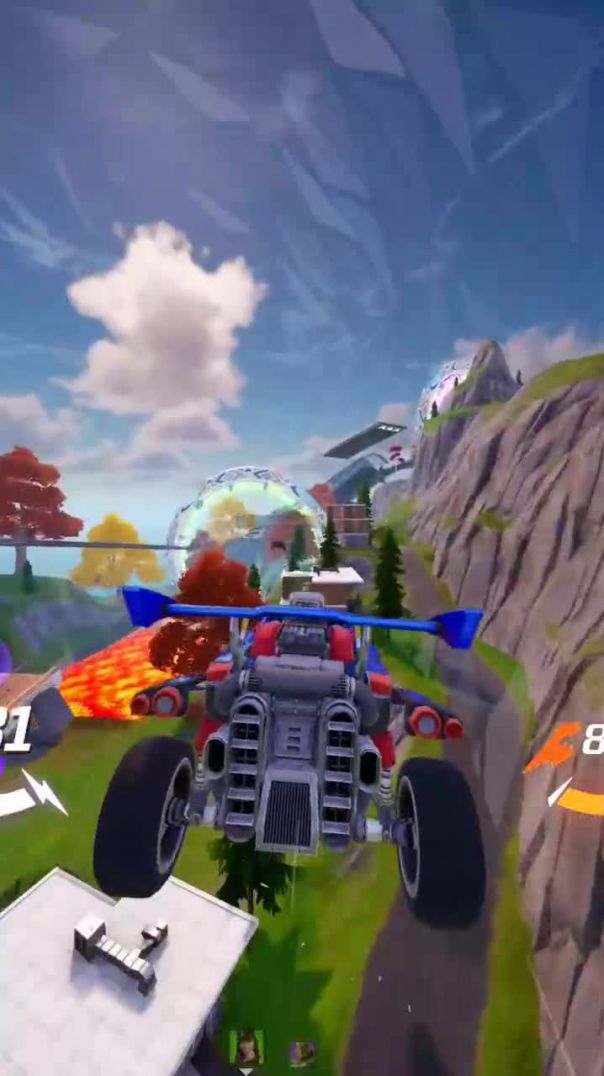
Task: Select the purple-background player portrait
Action: 302,1051
